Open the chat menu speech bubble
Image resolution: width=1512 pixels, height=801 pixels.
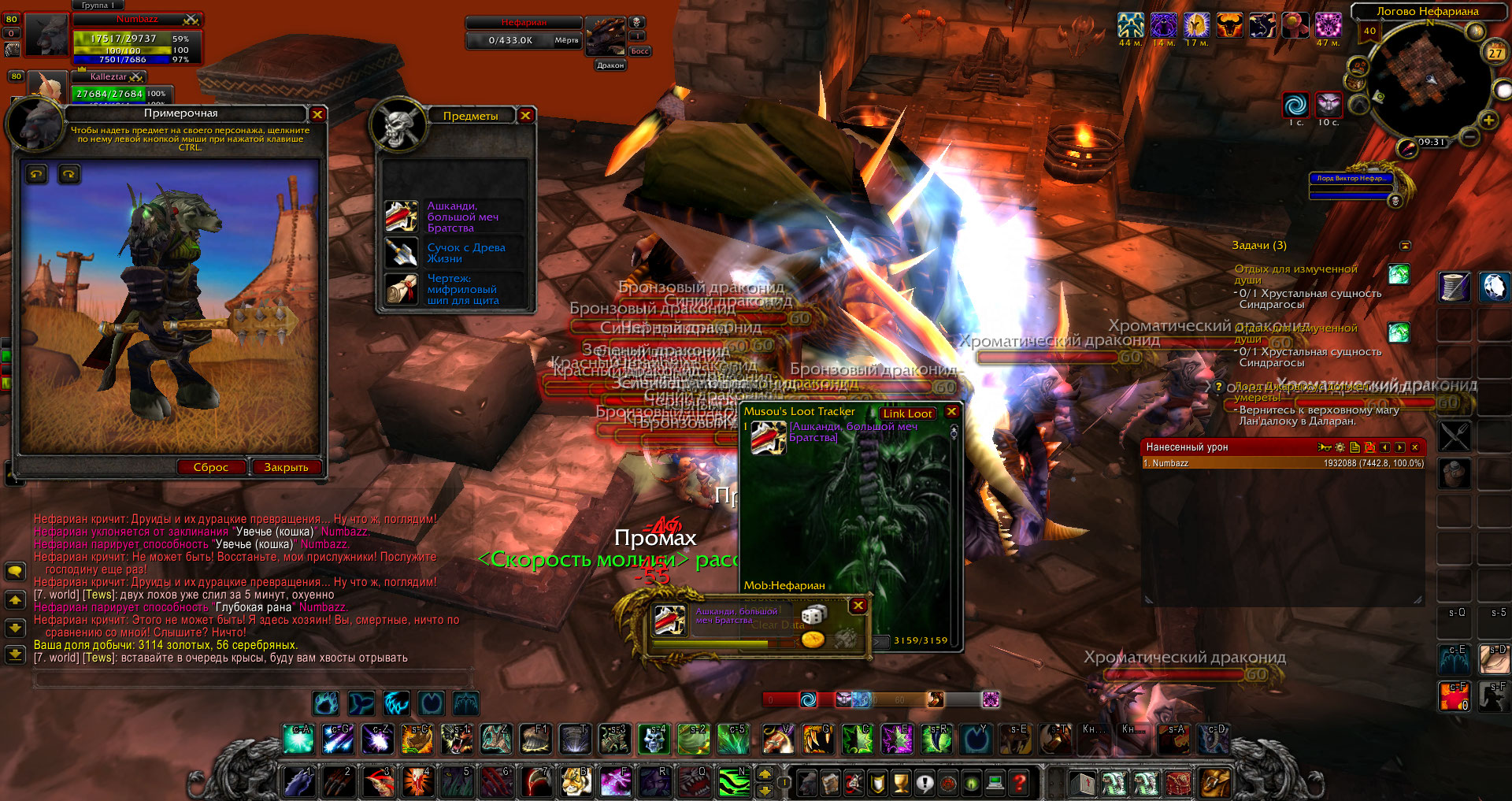(15, 571)
